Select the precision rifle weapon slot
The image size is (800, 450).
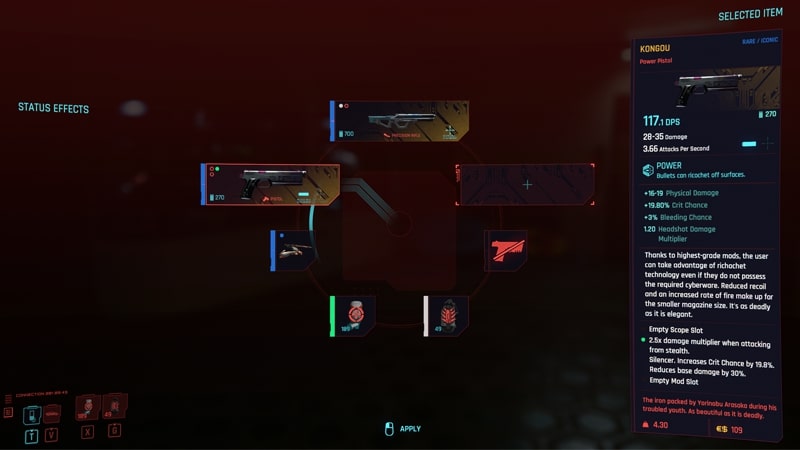click(400, 120)
